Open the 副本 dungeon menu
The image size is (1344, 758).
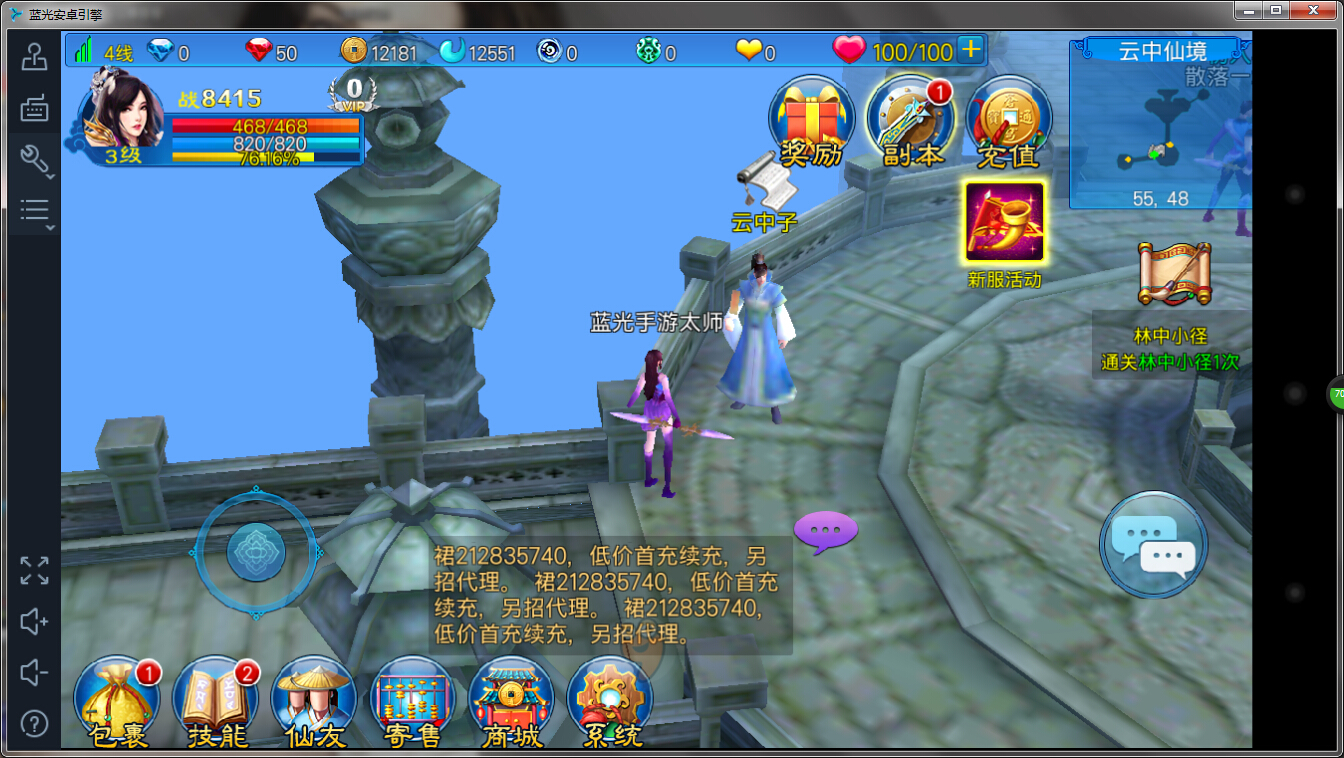[x=910, y=120]
